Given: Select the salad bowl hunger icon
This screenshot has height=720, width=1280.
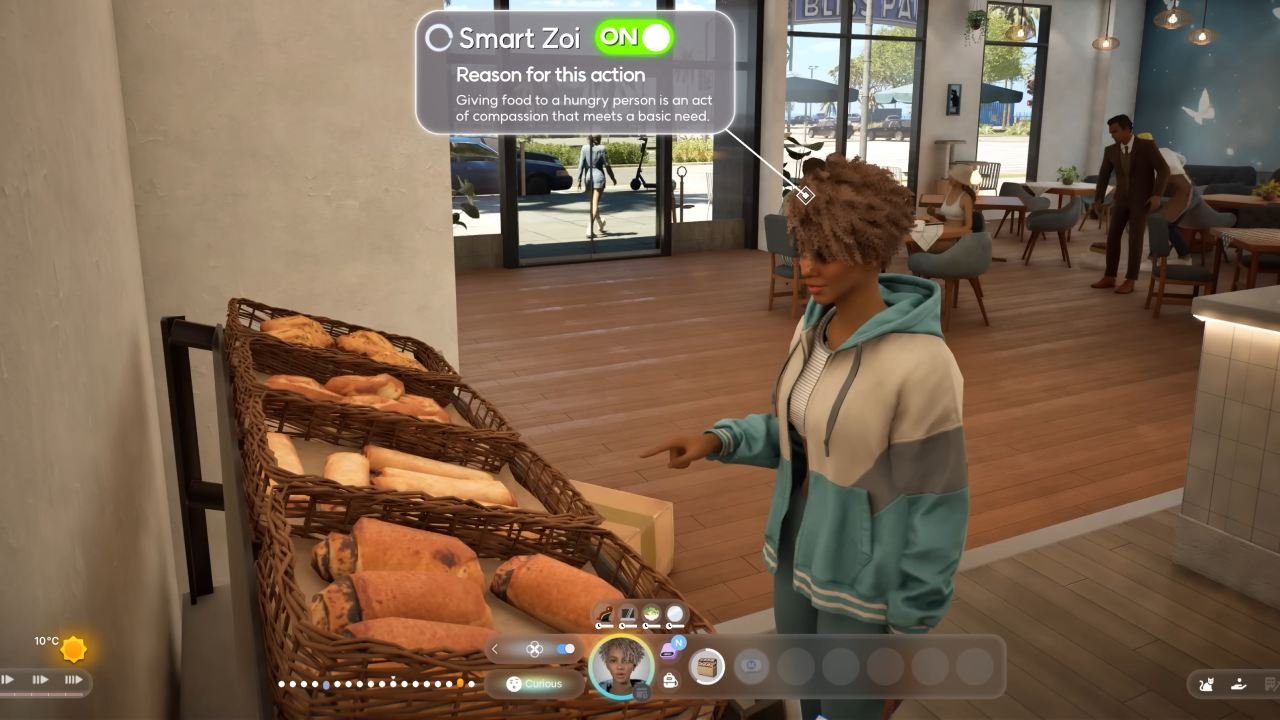Looking at the screenshot, I should [x=652, y=614].
